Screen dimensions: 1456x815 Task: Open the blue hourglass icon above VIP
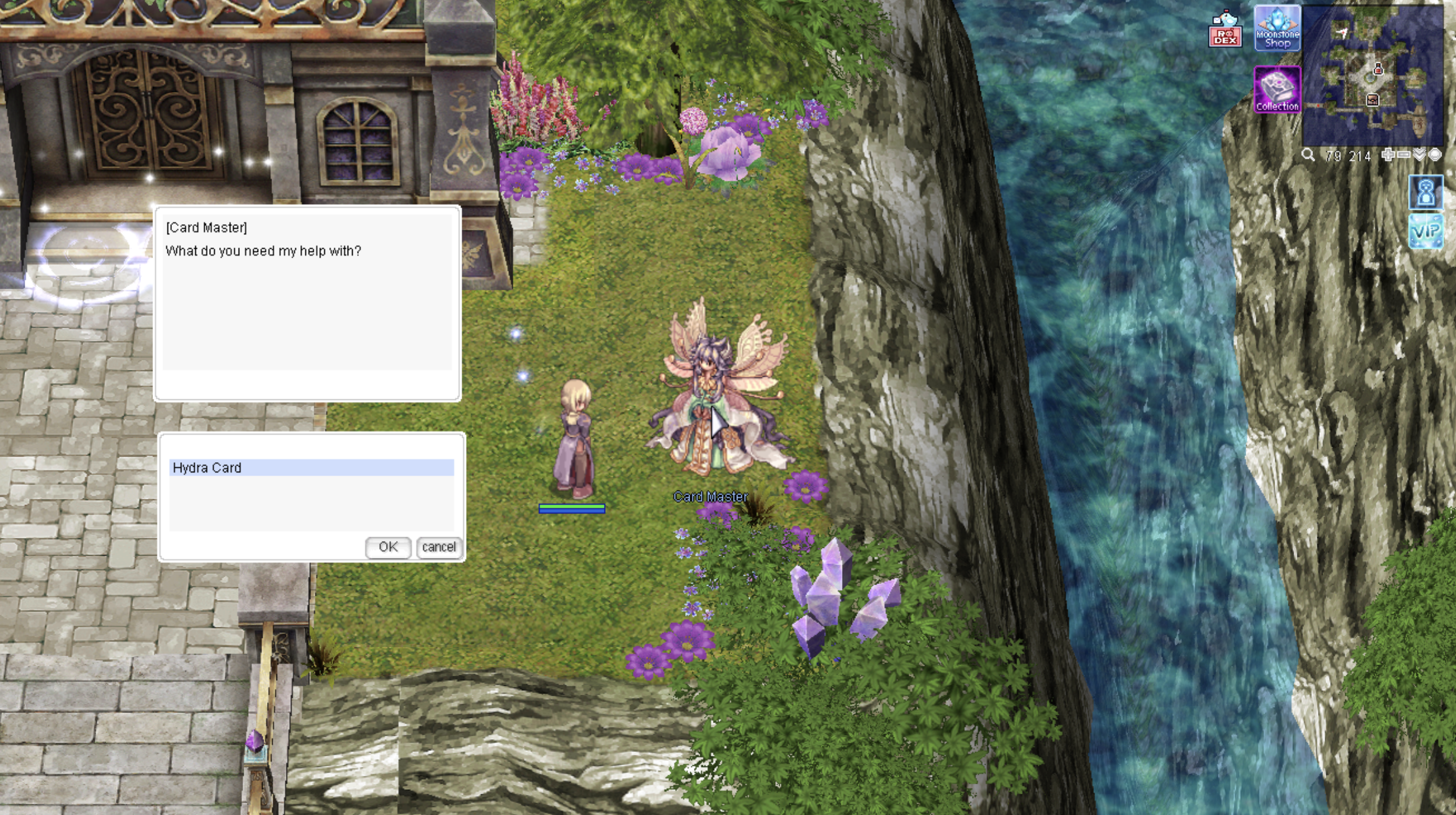point(1426,191)
